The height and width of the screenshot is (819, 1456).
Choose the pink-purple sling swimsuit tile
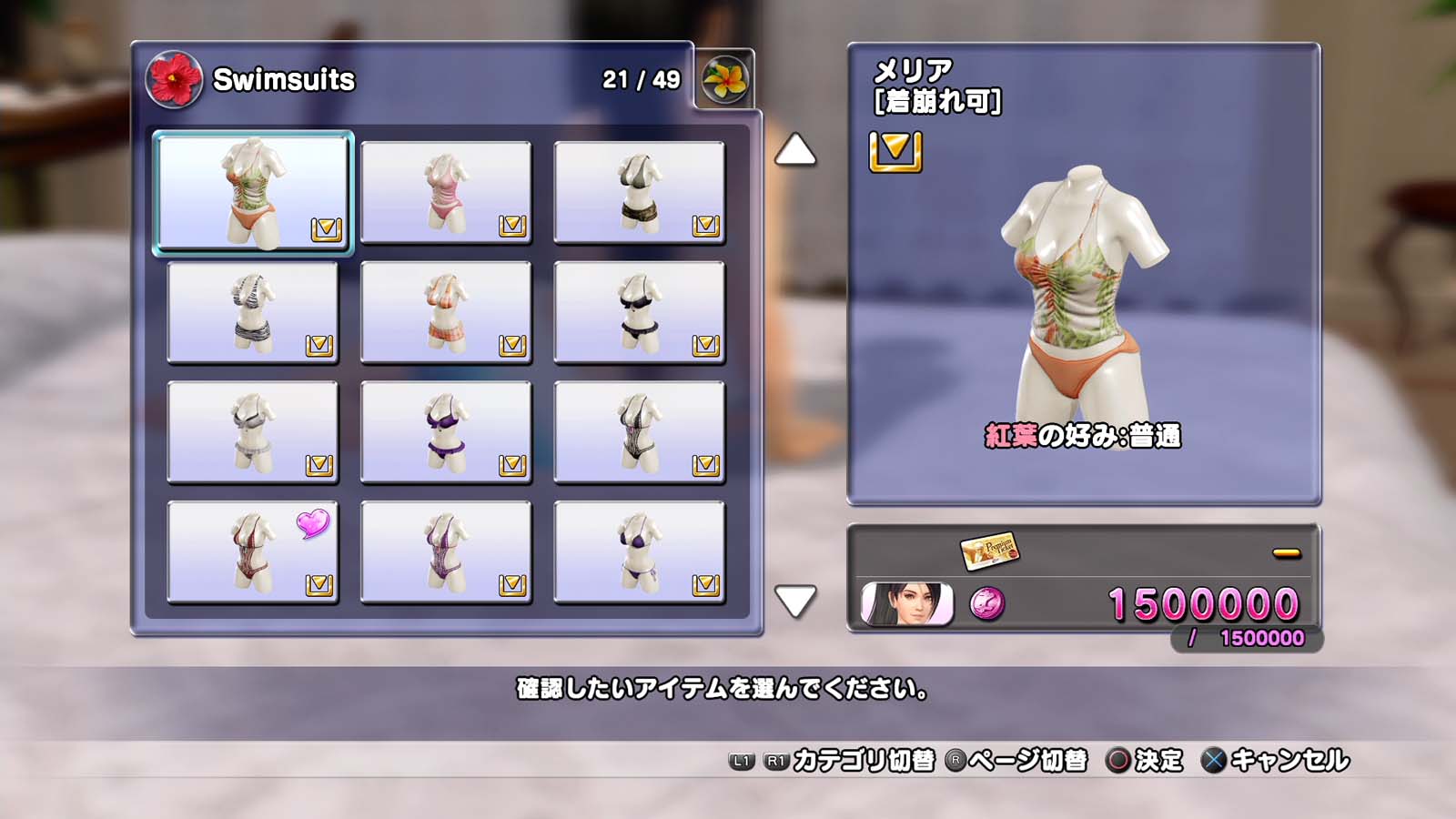(x=446, y=552)
